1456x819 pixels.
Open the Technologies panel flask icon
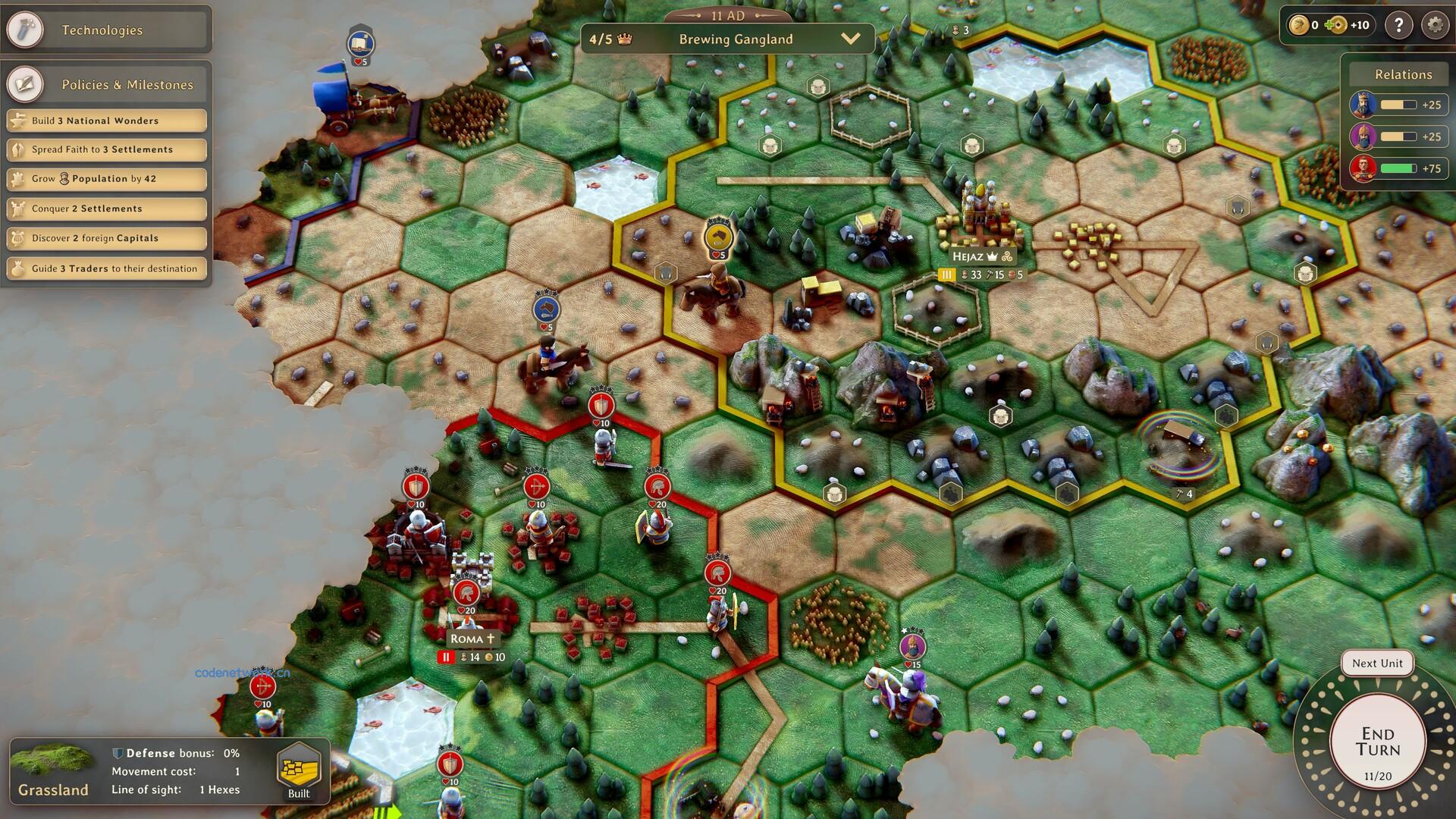tap(27, 30)
